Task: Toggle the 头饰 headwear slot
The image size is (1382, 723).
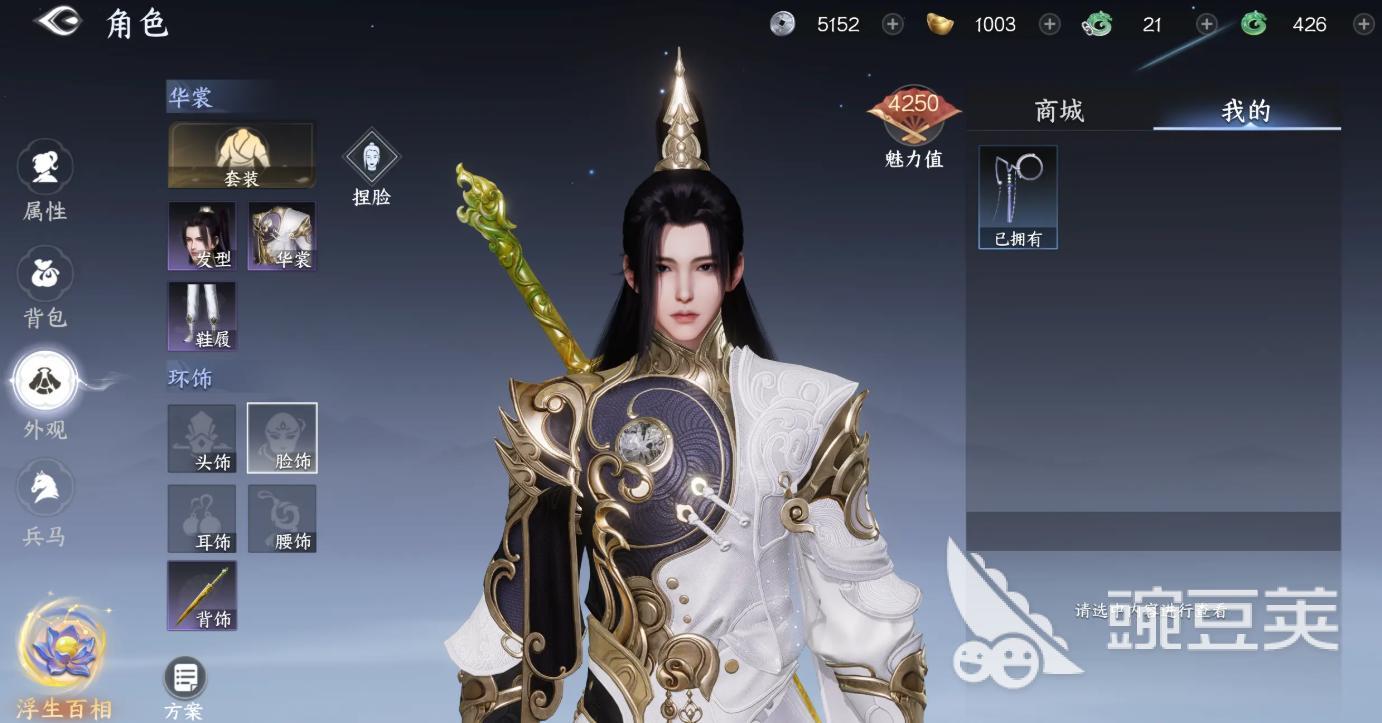Action: [201, 438]
